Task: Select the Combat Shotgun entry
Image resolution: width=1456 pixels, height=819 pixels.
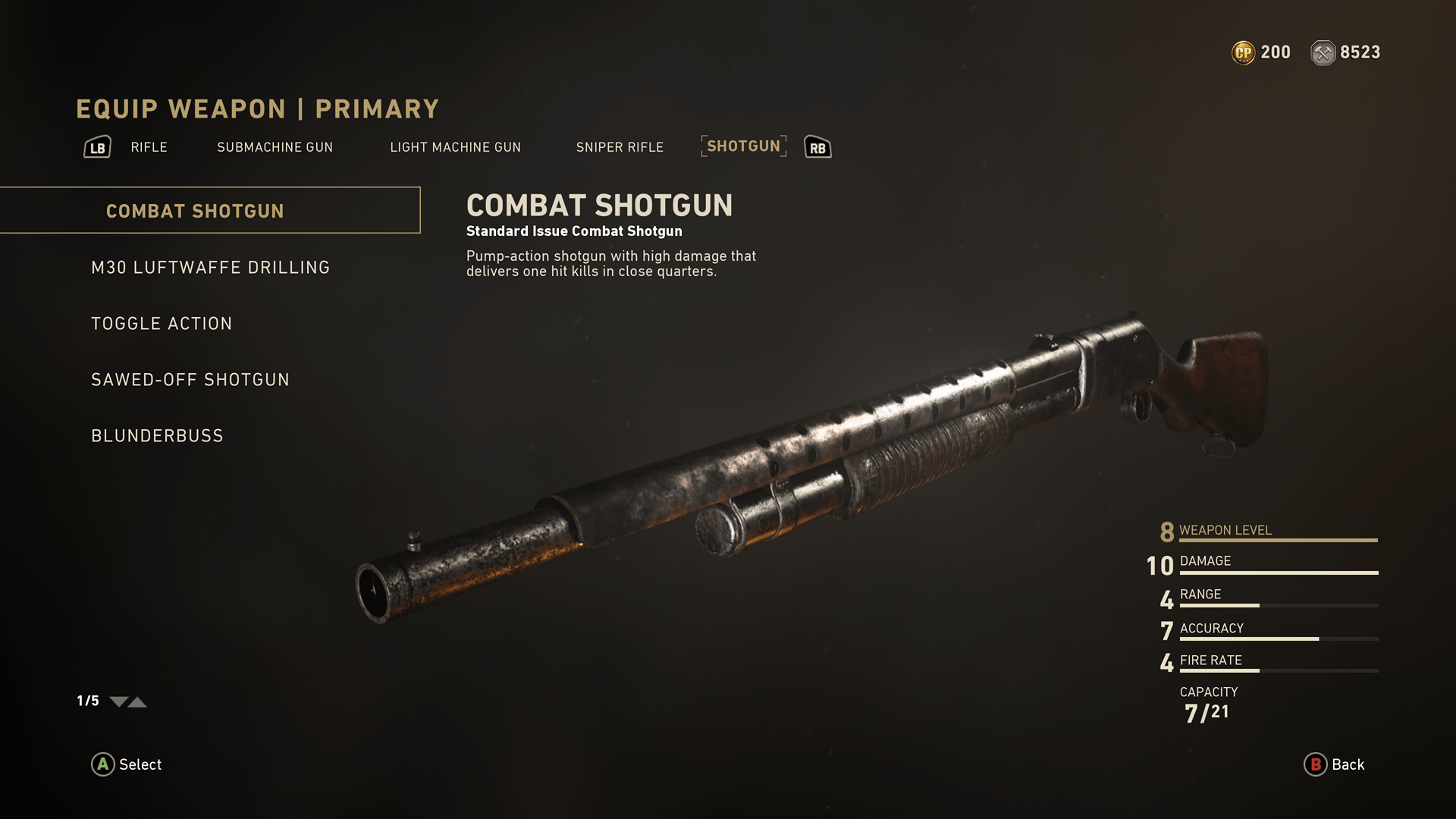Action: [x=195, y=211]
